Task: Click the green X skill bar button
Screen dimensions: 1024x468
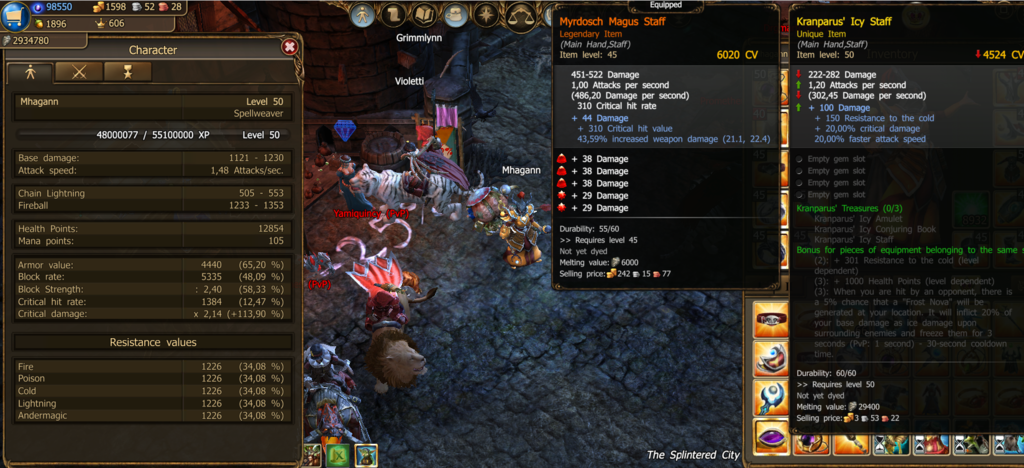Action: pyautogui.click(x=338, y=456)
